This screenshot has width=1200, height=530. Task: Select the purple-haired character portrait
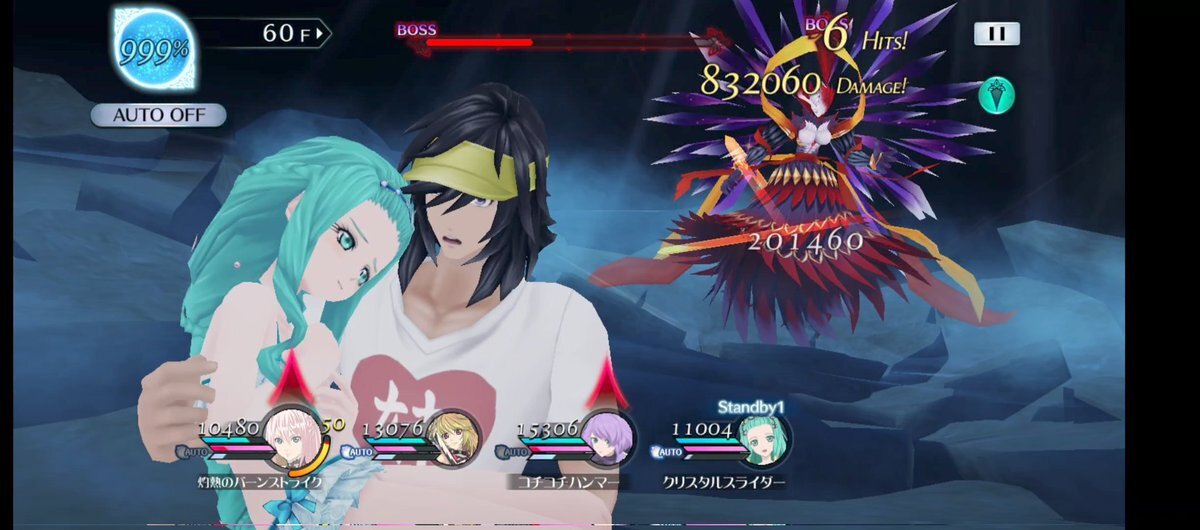(x=608, y=441)
